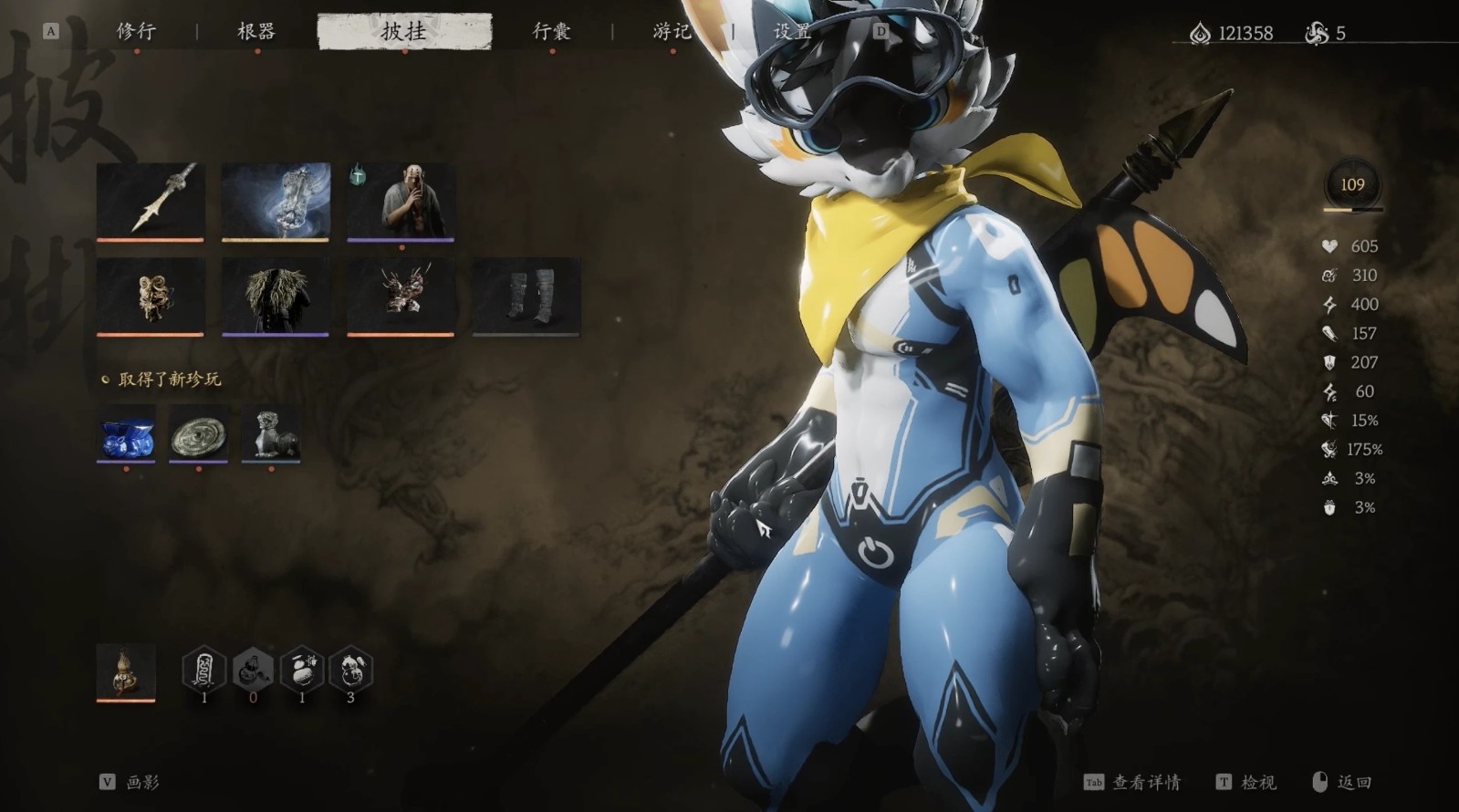The width and height of the screenshot is (1459, 812).
Task: Open the 设置 settings tab
Action: [x=792, y=32]
